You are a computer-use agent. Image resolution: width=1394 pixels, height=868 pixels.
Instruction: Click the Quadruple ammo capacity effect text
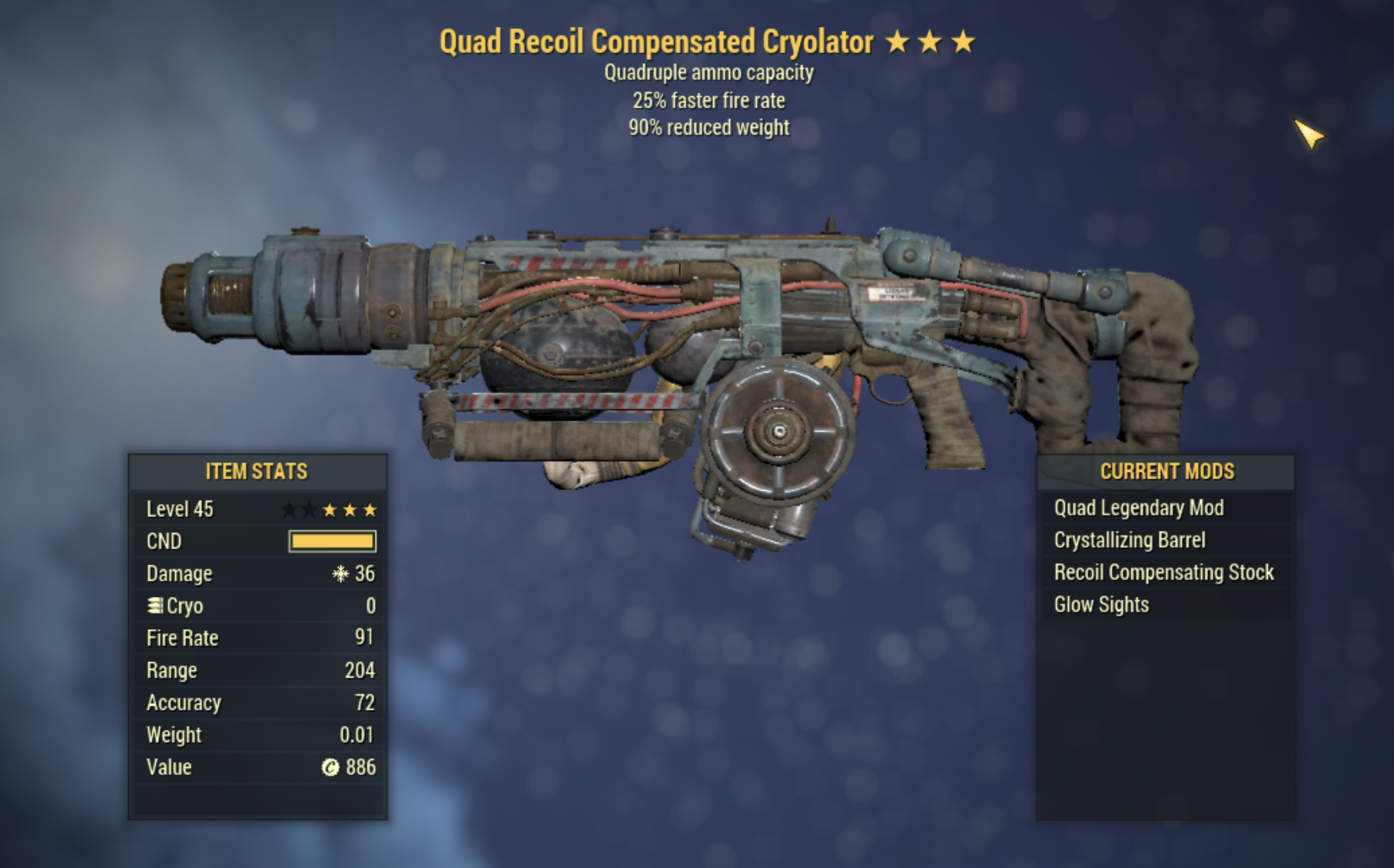click(708, 73)
